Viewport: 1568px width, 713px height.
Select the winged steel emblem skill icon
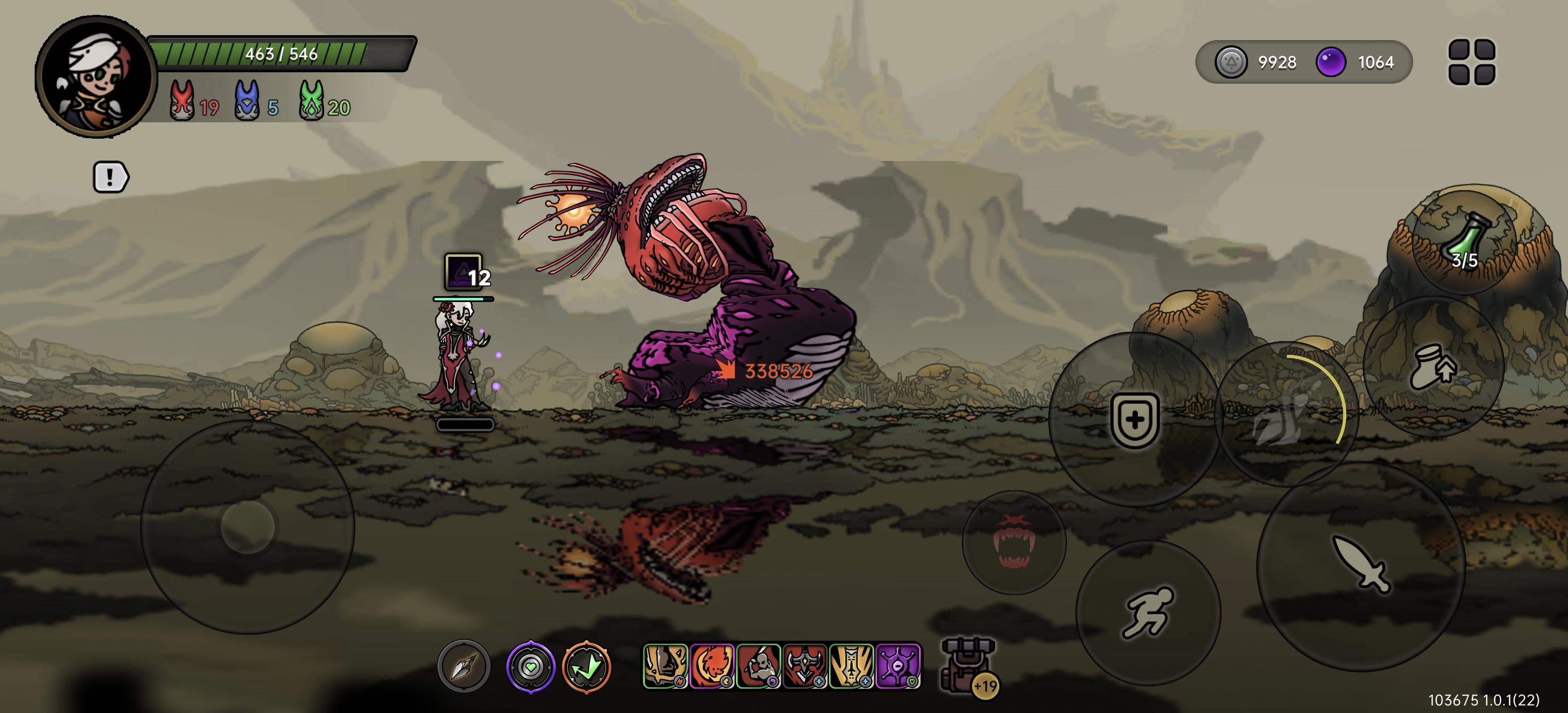(805, 666)
